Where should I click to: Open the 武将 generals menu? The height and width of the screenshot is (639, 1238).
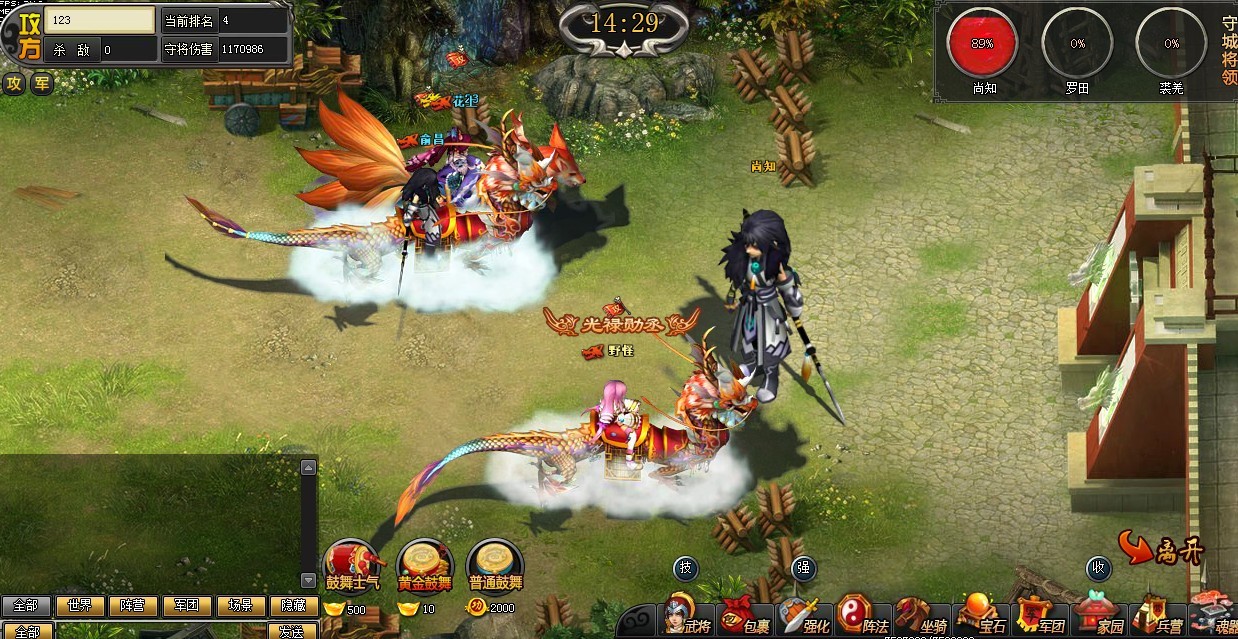687,619
